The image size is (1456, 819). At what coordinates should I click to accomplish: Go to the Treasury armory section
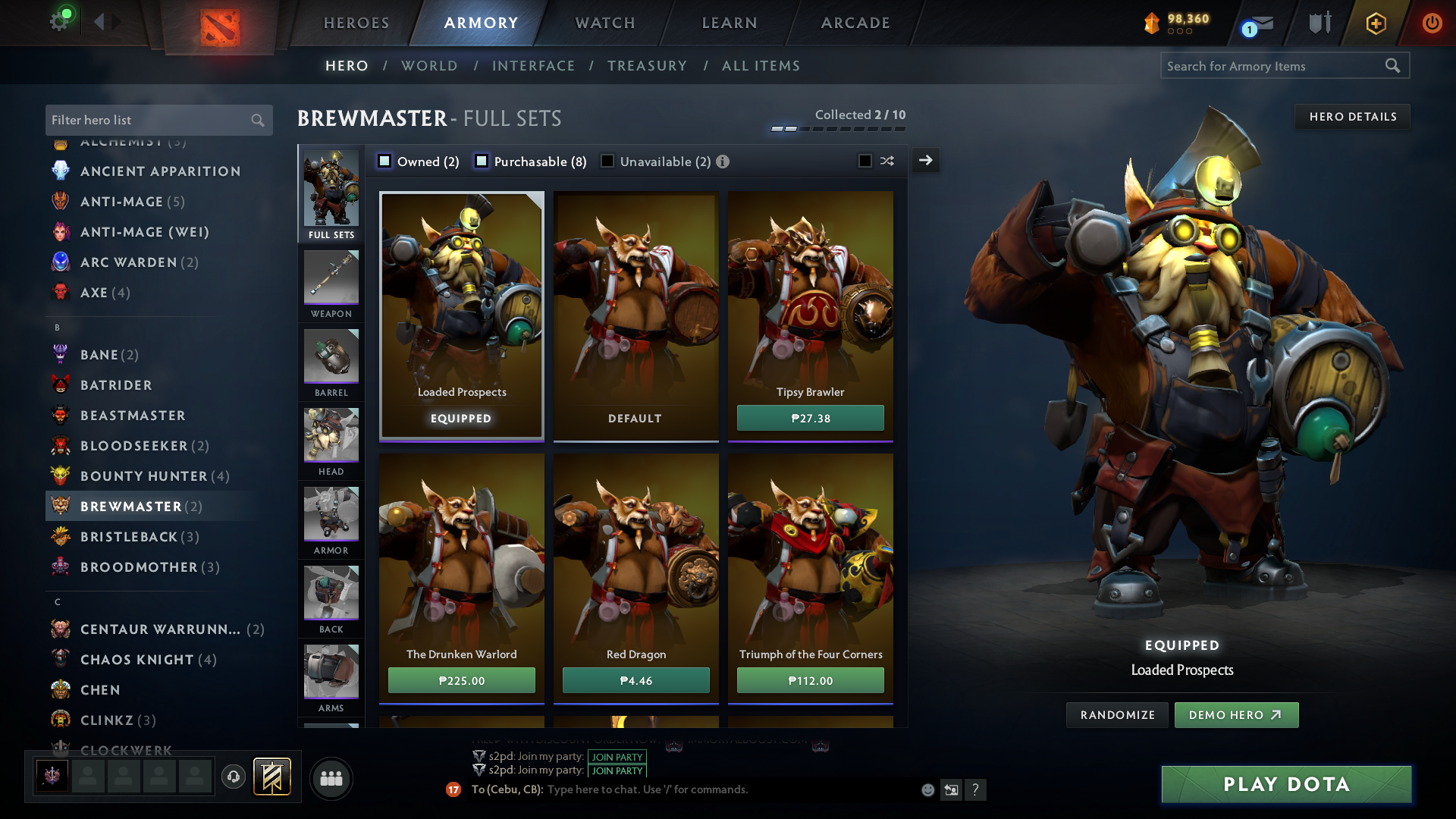click(x=647, y=66)
